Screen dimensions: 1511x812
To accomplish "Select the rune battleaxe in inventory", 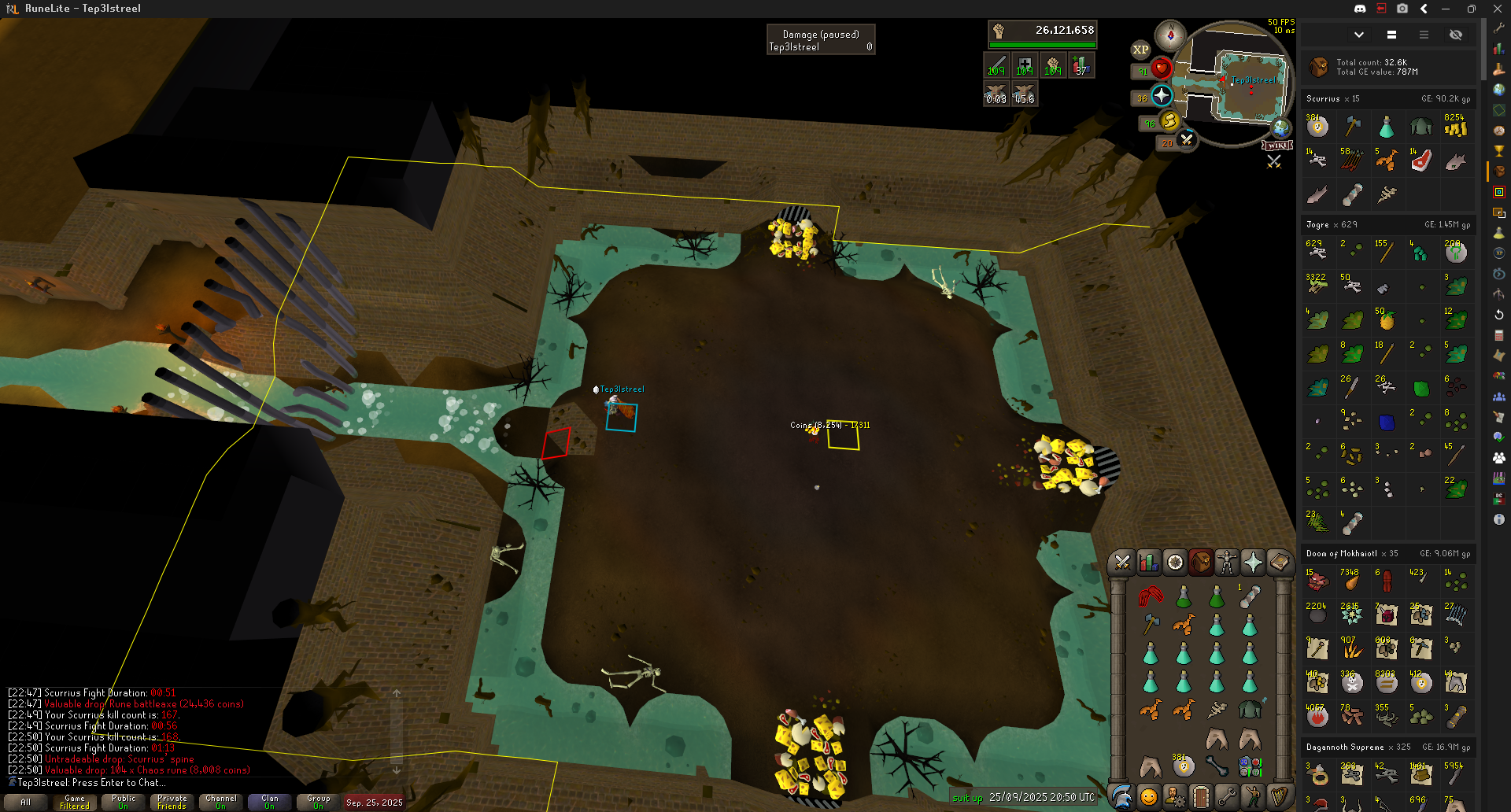I will pyautogui.click(x=1151, y=625).
